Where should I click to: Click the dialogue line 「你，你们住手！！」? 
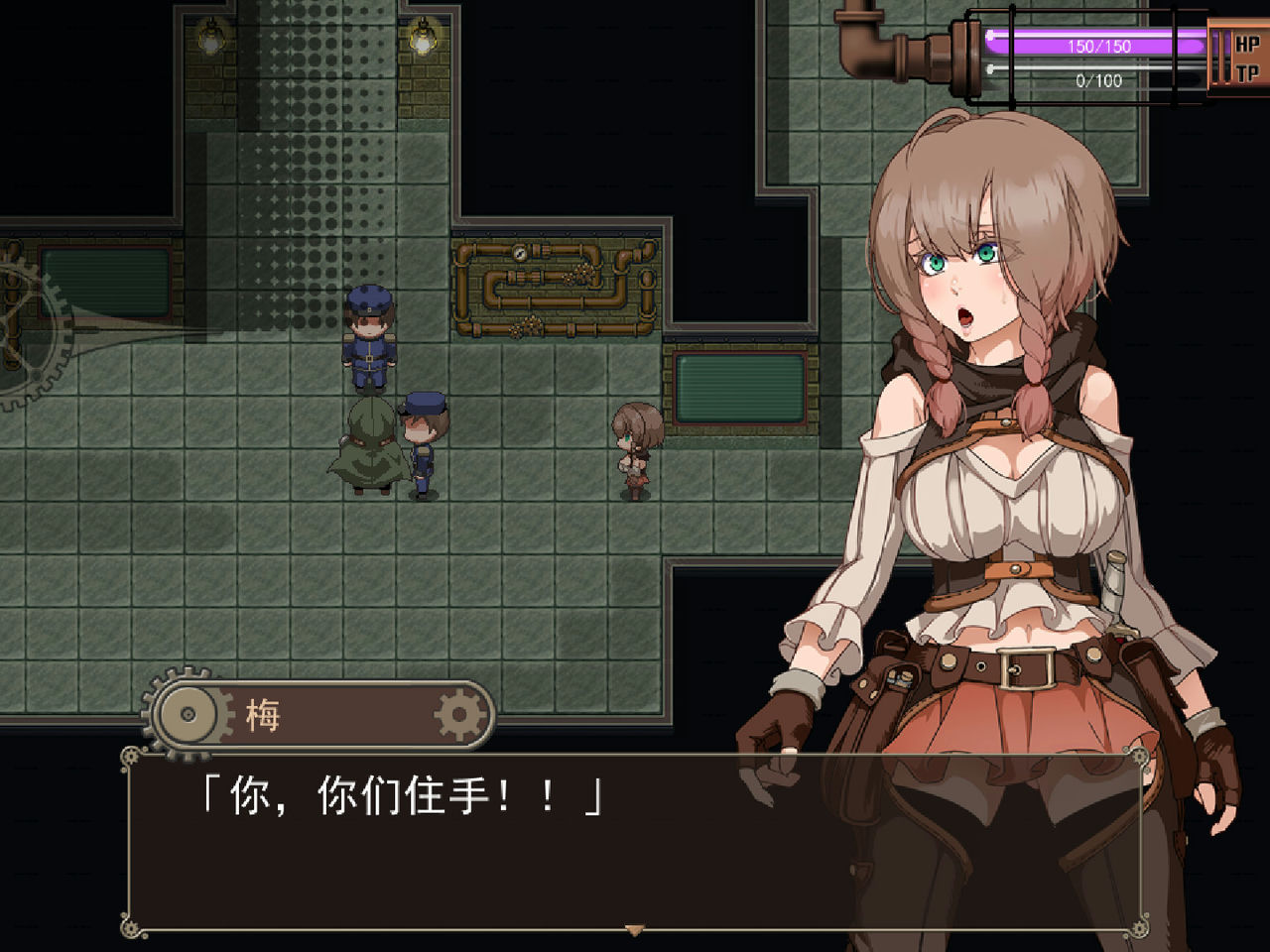tap(397, 793)
